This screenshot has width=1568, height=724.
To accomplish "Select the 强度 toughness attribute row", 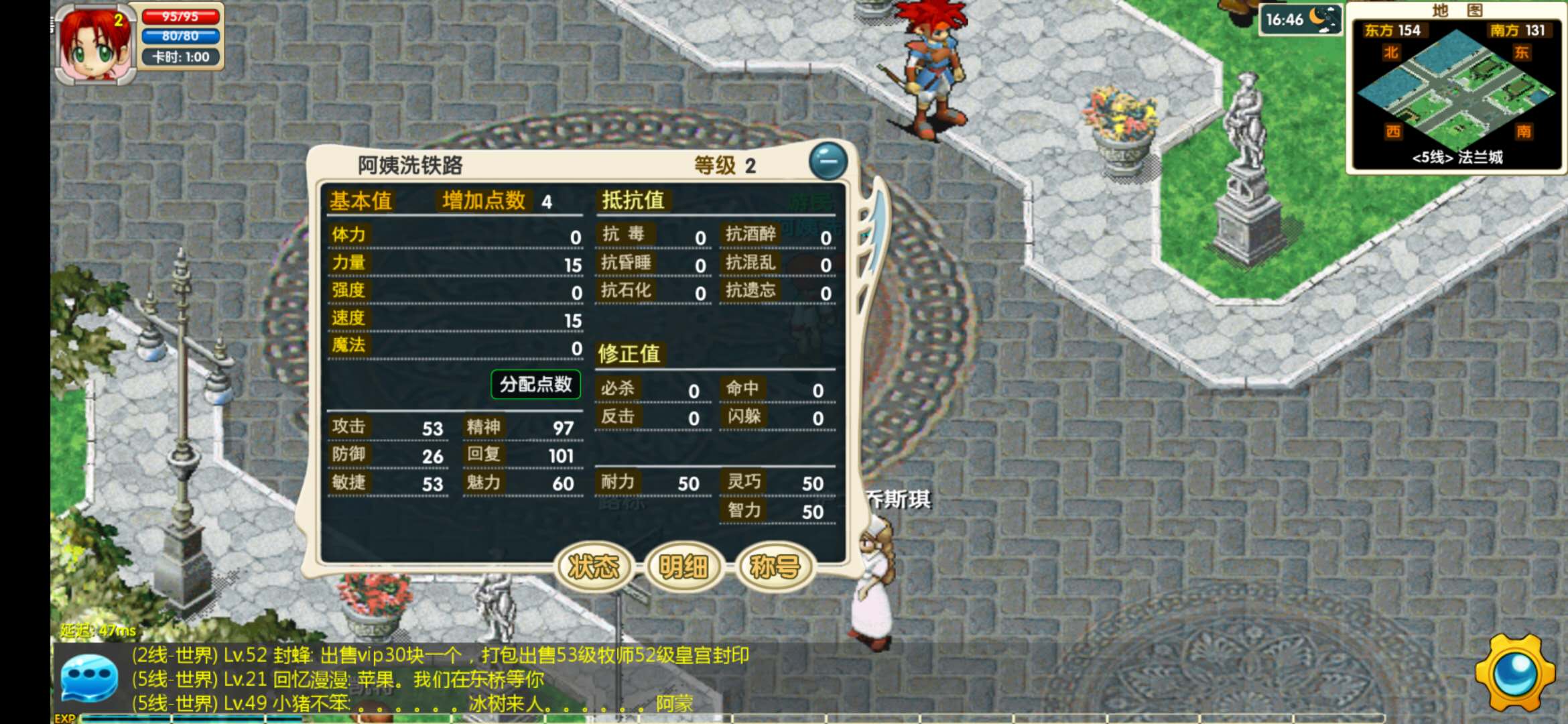I will pyautogui.click(x=455, y=291).
